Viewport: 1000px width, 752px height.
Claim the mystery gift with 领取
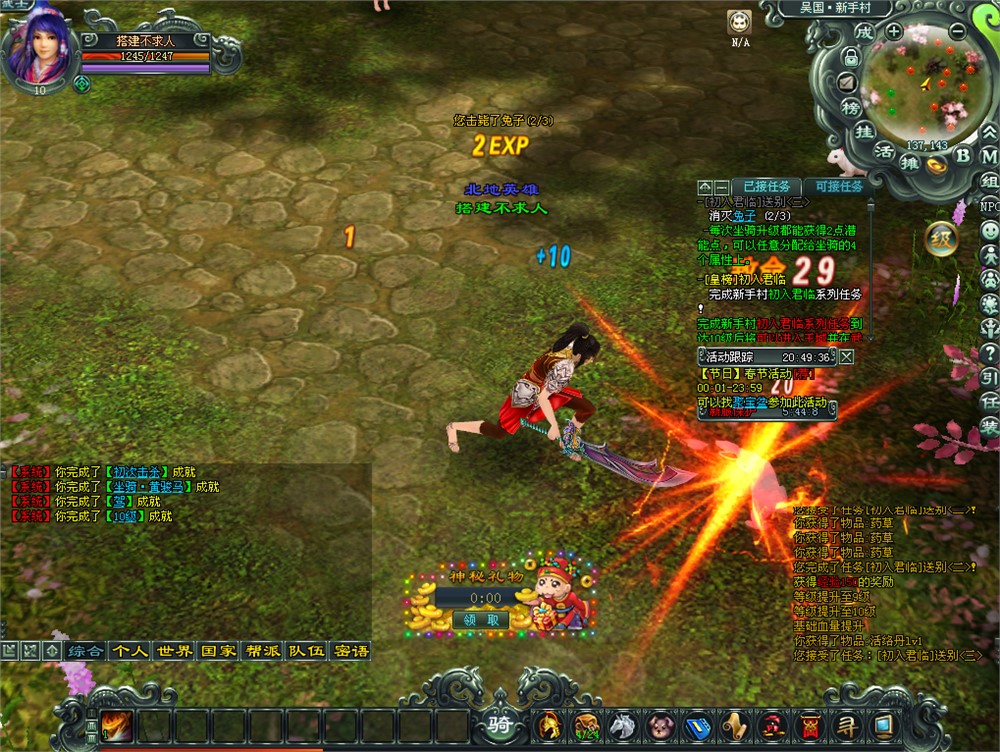pyautogui.click(x=480, y=619)
